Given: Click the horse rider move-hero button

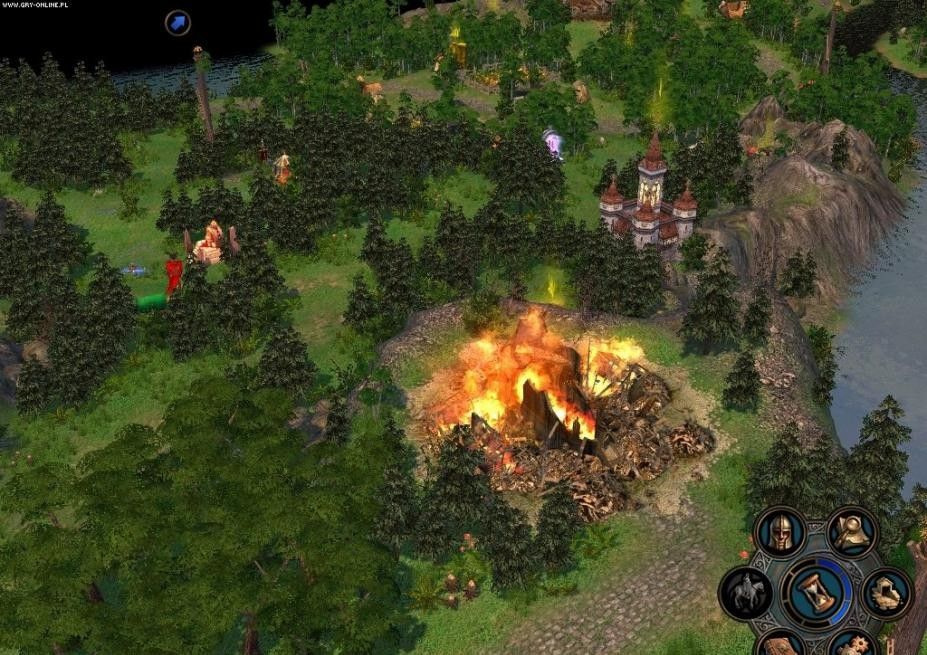Looking at the screenshot, I should (x=745, y=593).
